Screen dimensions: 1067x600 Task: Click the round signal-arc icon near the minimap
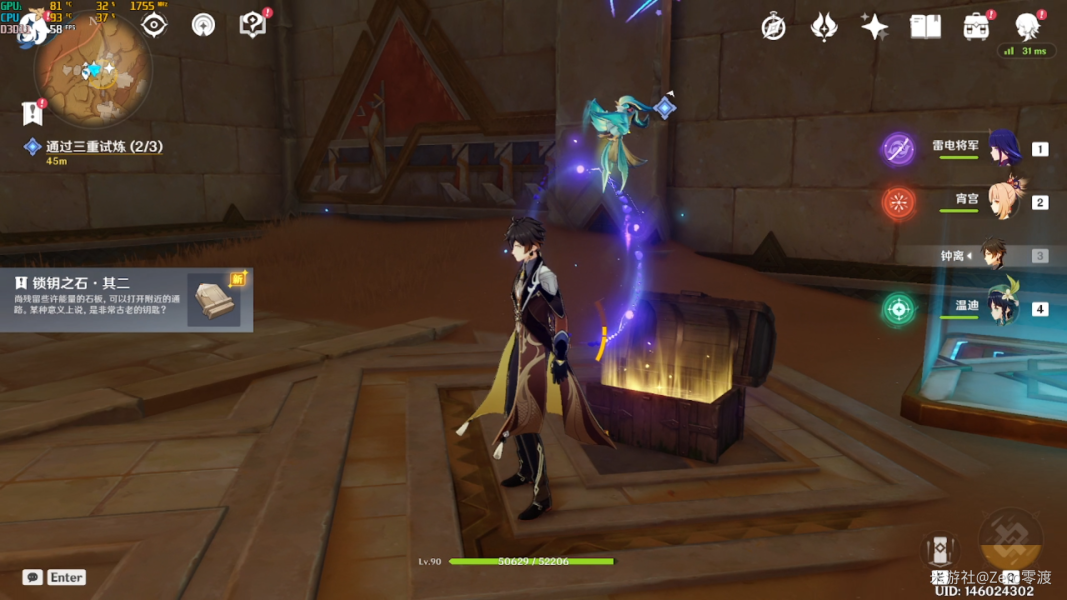coord(203,25)
